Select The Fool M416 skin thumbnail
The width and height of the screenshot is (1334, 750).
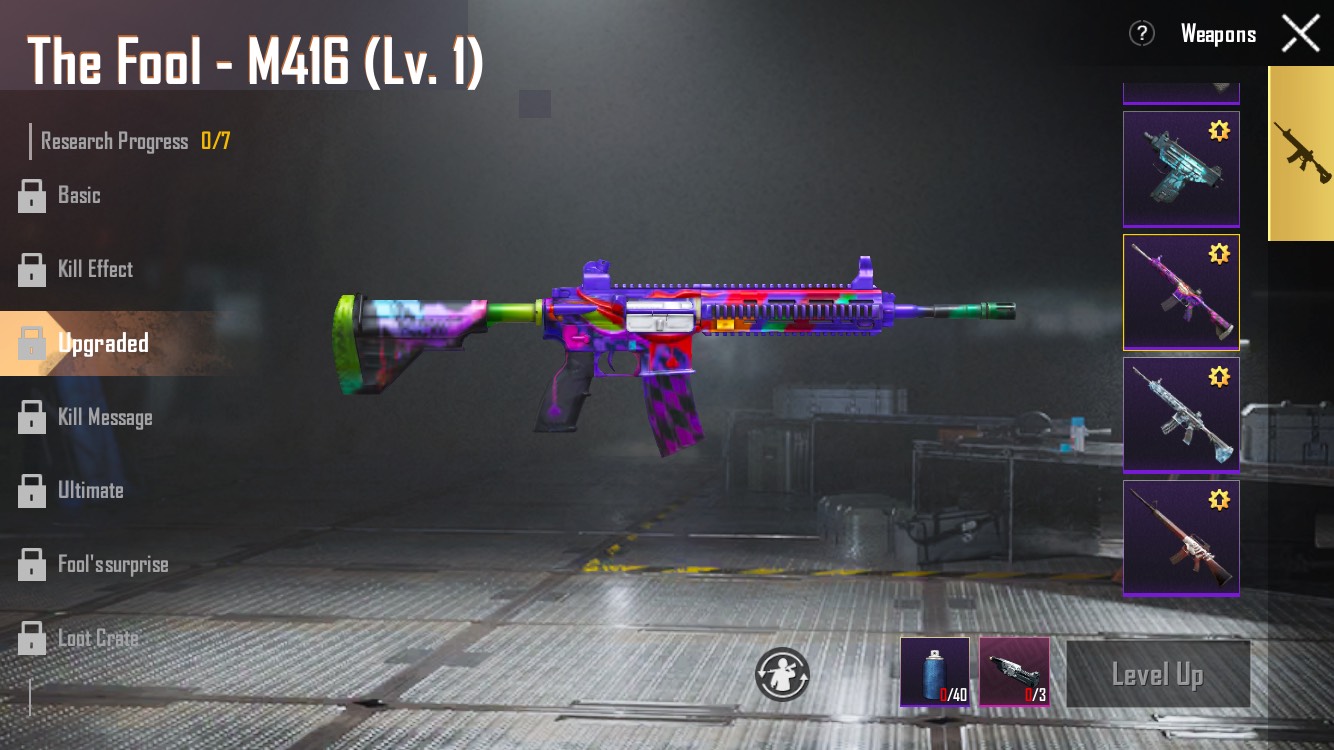tap(1181, 292)
